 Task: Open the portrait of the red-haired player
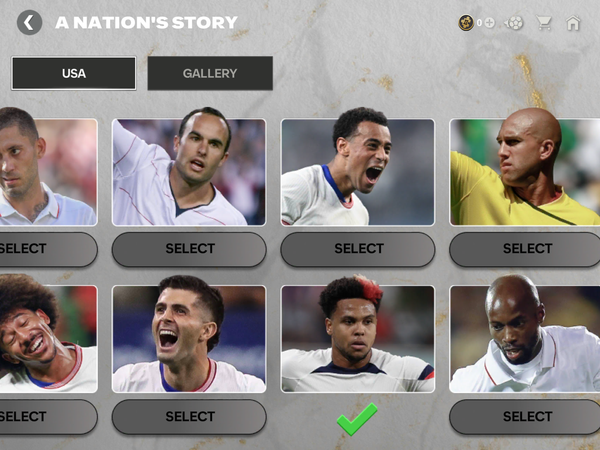coord(358,339)
